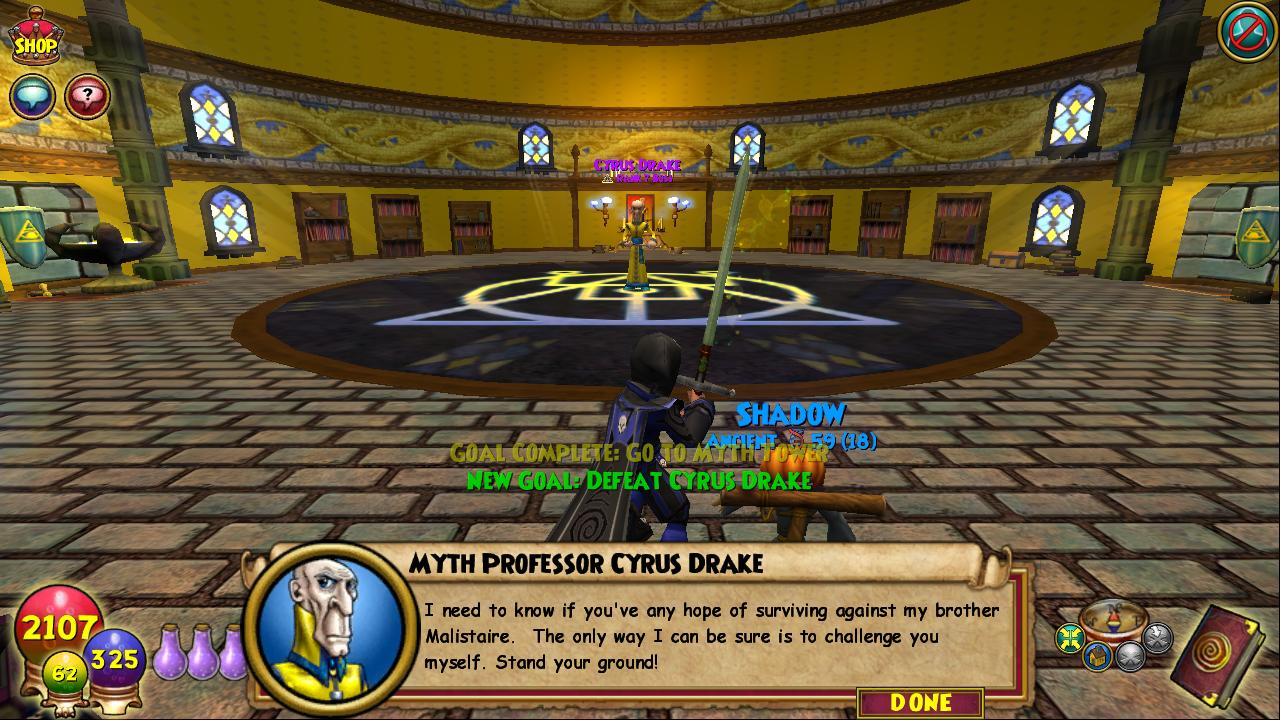Screen dimensions: 1280x720
Task: Click the yellow arrows dungeon recall button
Action: click(x=1071, y=637)
